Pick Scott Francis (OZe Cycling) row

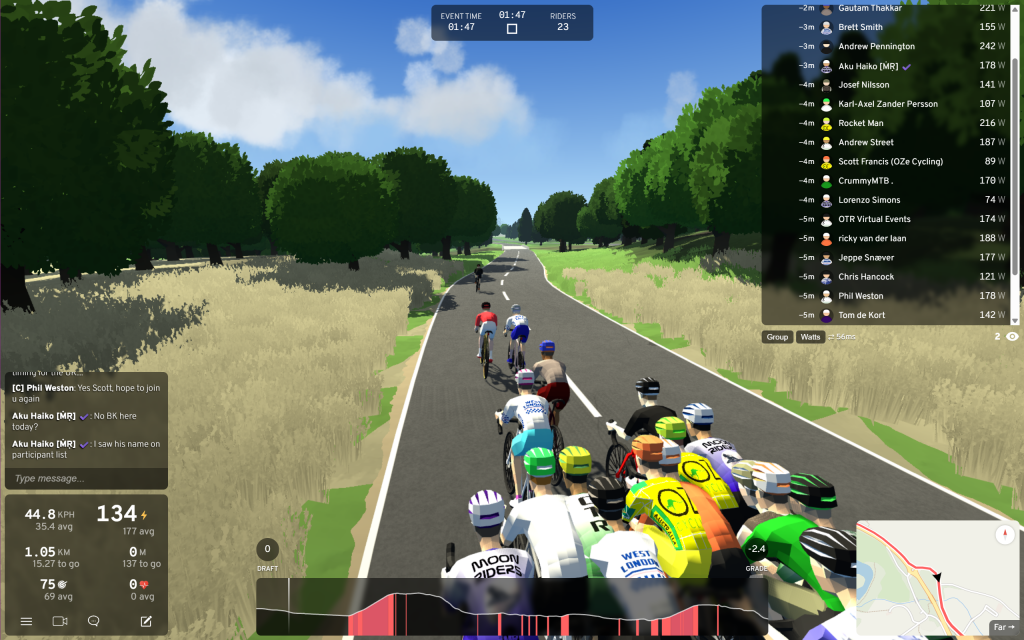890,161
